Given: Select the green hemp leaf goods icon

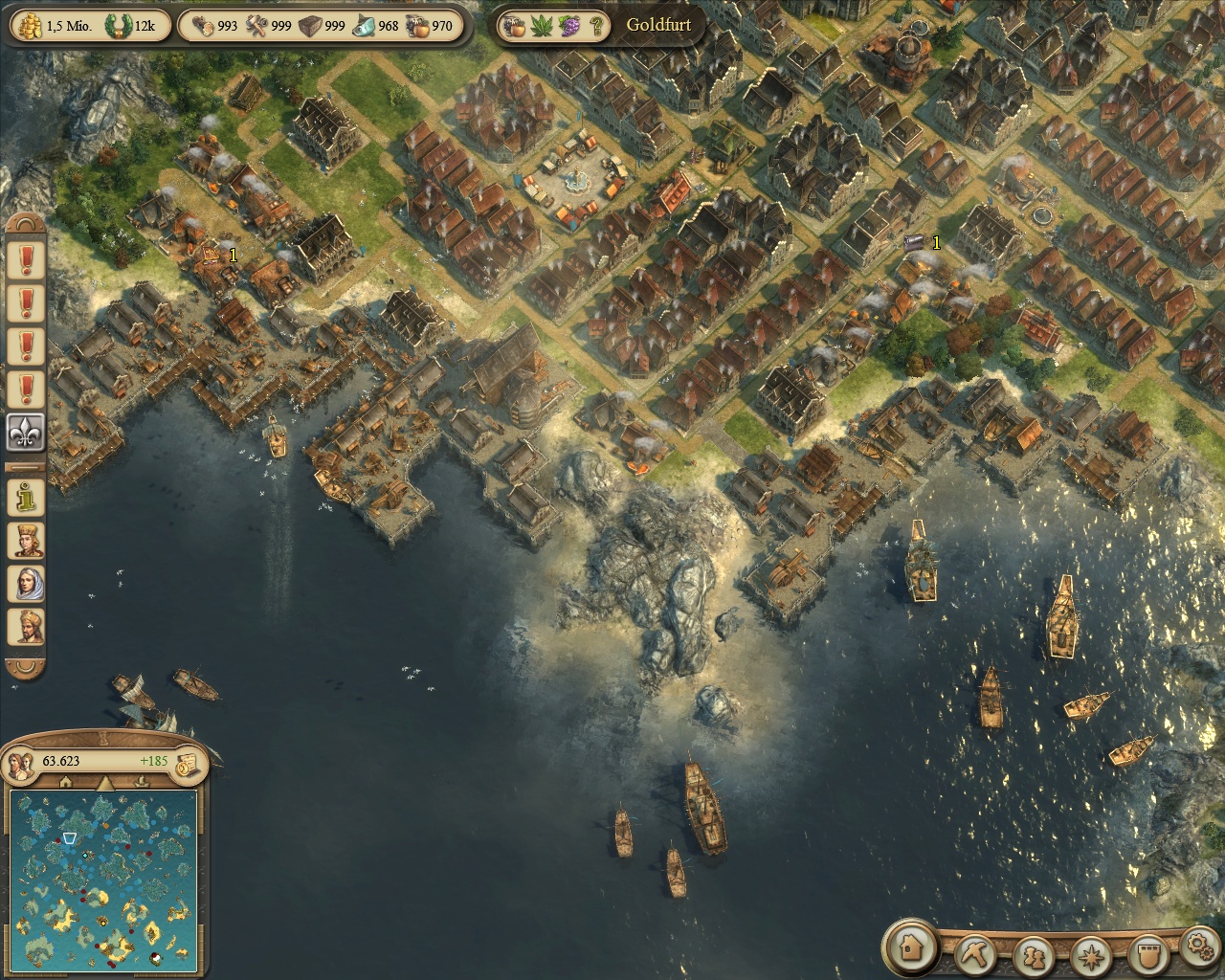Looking at the screenshot, I should tap(545, 26).
